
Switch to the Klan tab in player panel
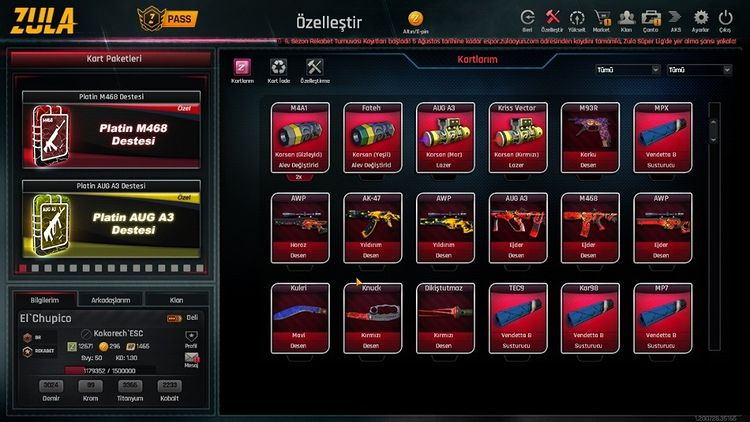click(176, 299)
